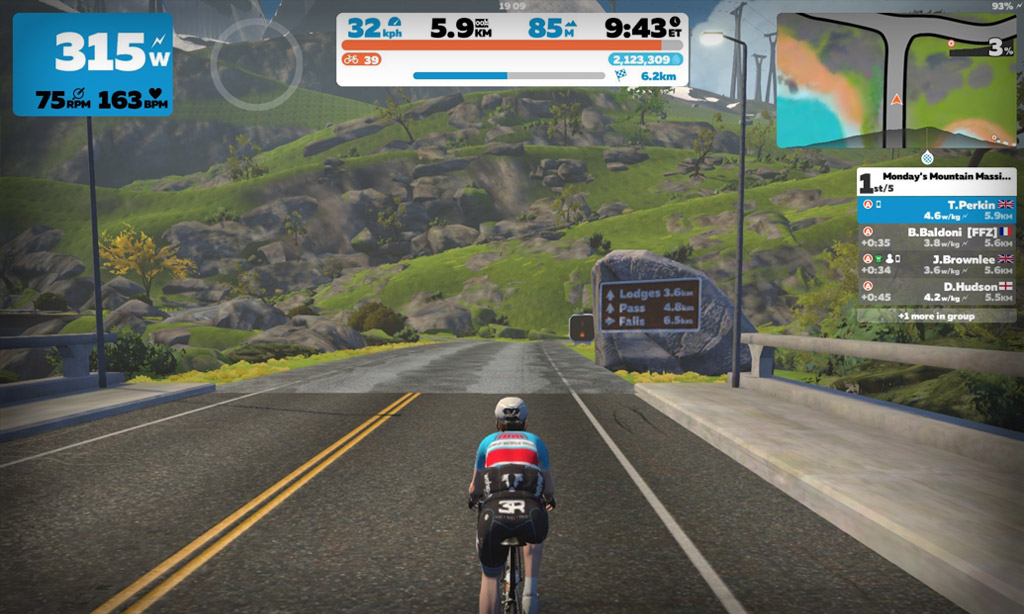This screenshot has width=1024, height=614.
Task: Open the Monday's Mountain event header
Action: pos(937,181)
